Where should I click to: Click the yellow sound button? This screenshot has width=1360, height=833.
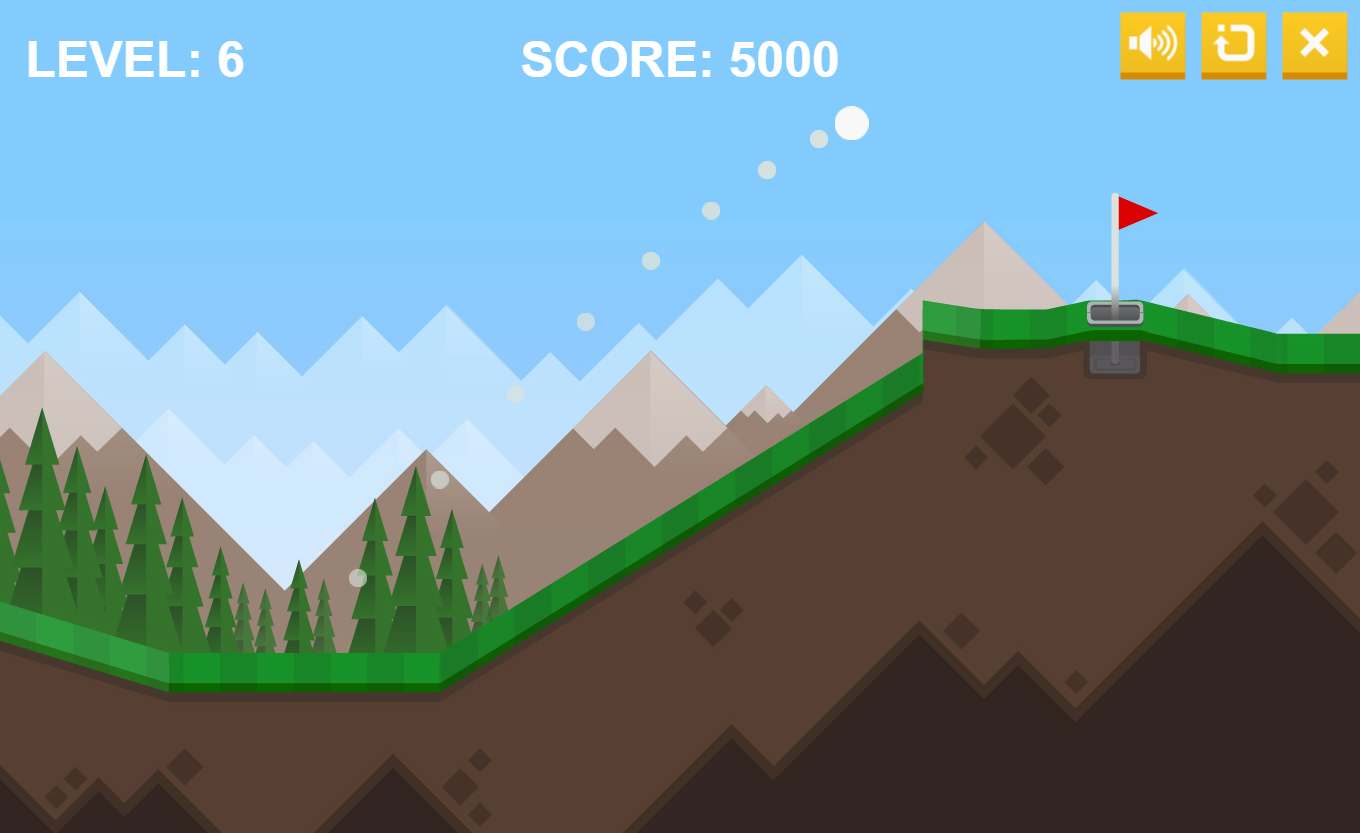[x=1152, y=45]
